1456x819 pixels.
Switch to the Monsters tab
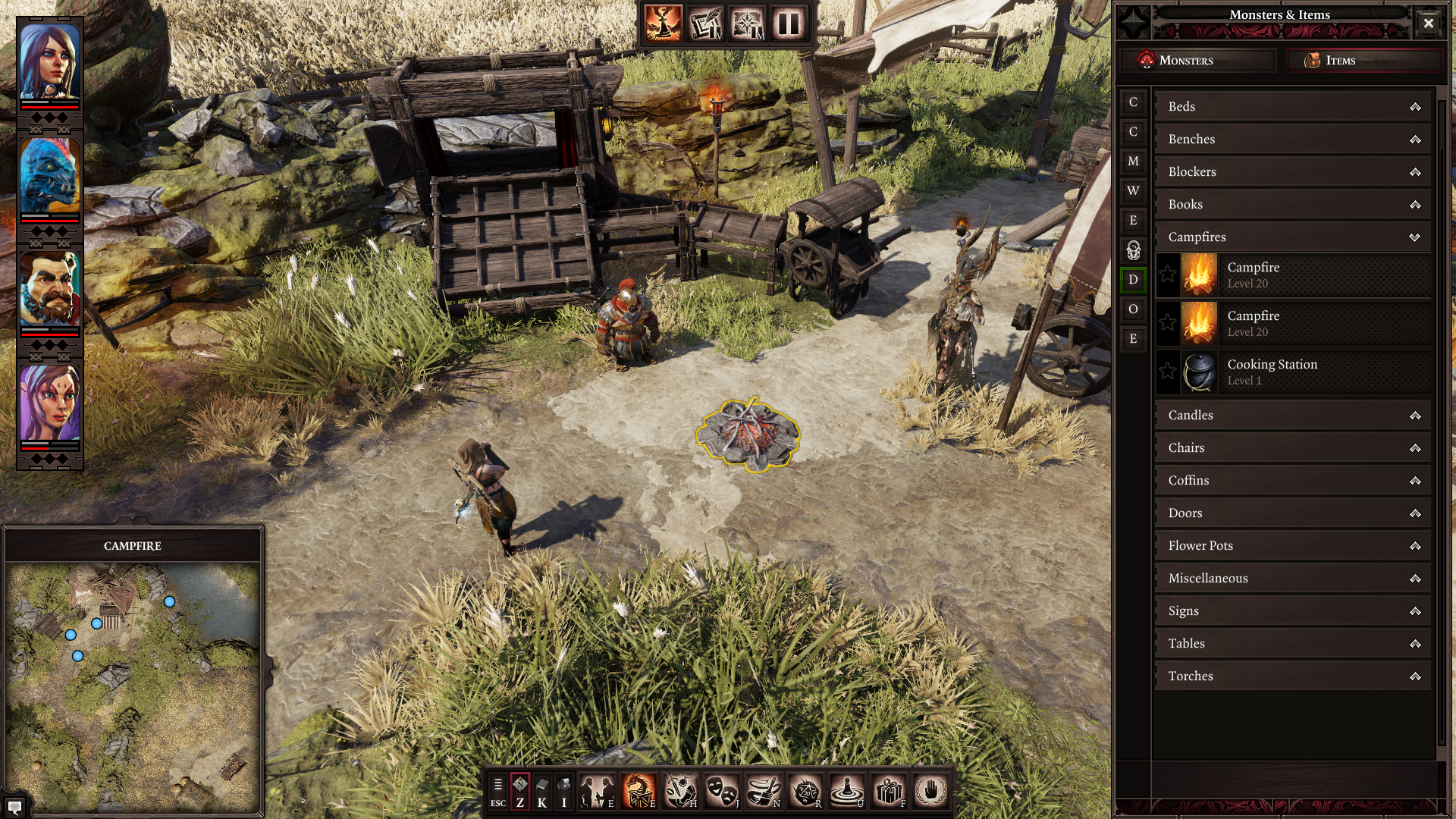coord(1198,61)
